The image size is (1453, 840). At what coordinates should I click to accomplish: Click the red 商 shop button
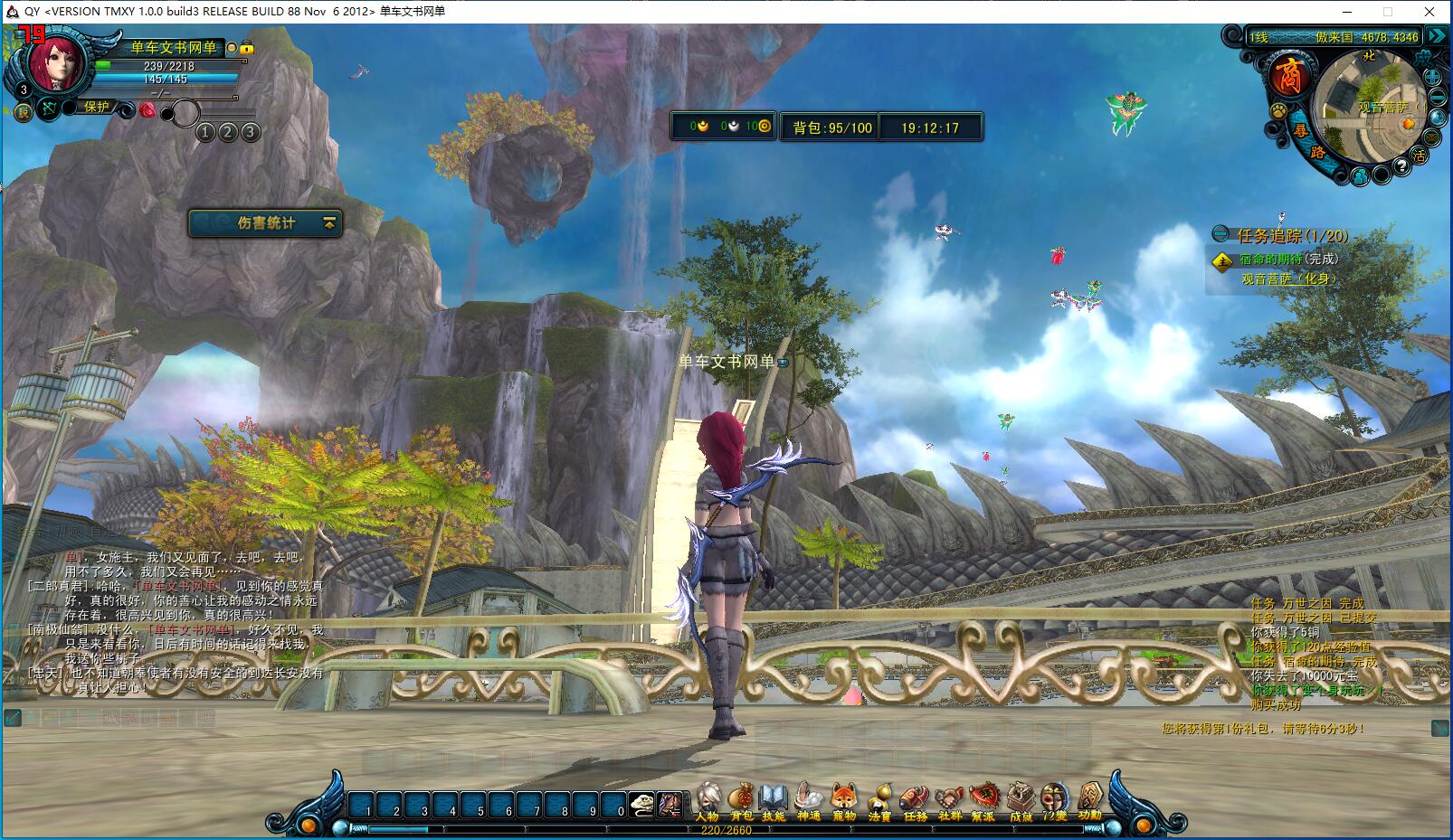[1287, 76]
